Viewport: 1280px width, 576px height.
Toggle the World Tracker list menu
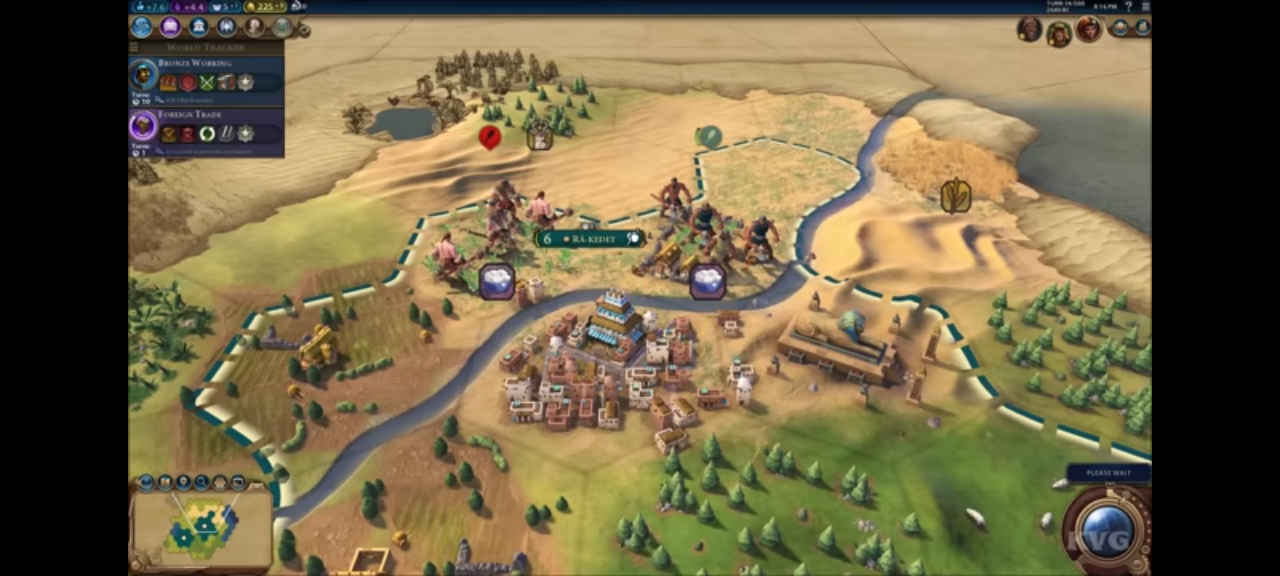pyautogui.click(x=137, y=47)
